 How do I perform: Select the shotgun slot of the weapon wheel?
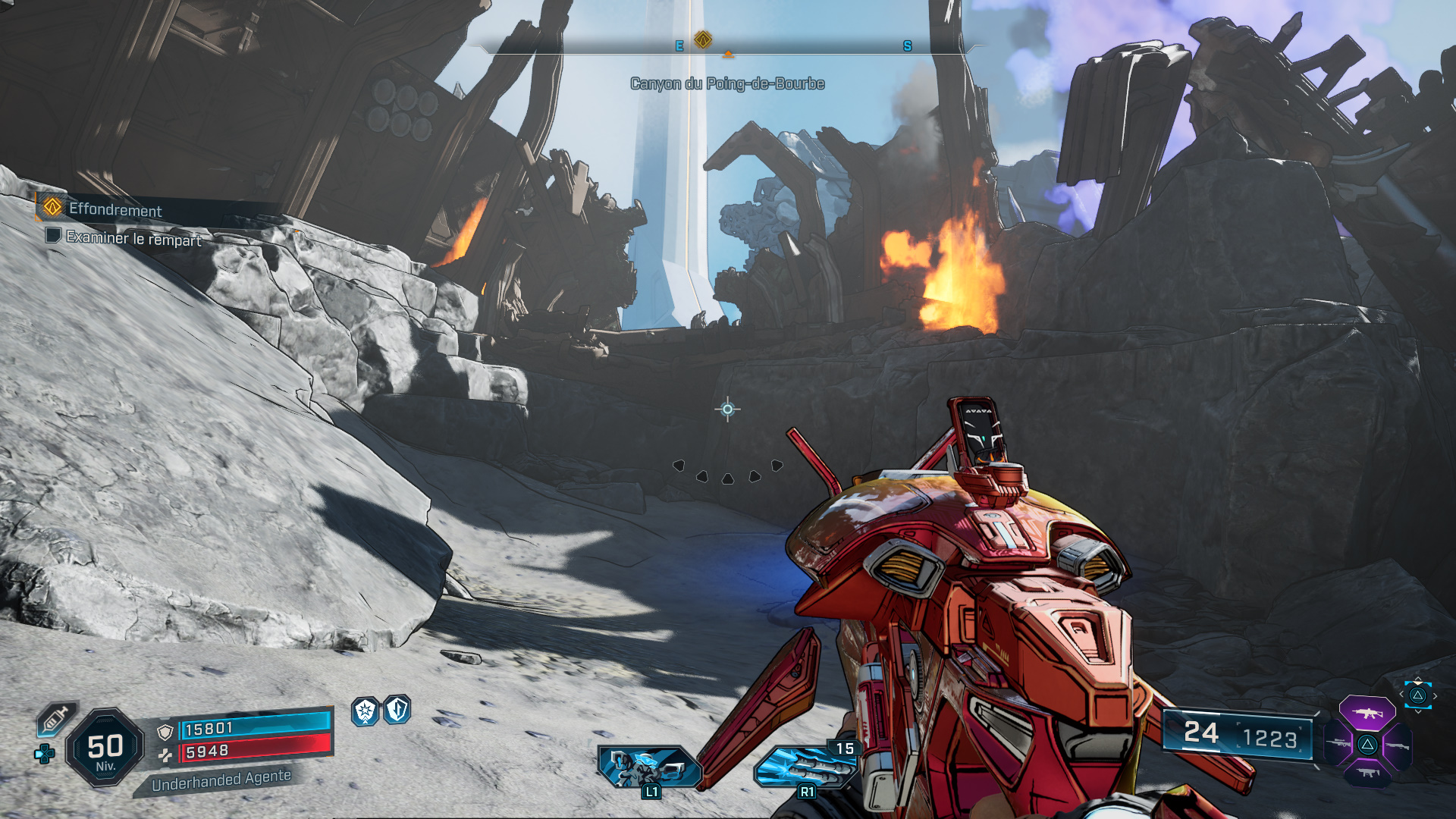(x=1398, y=745)
